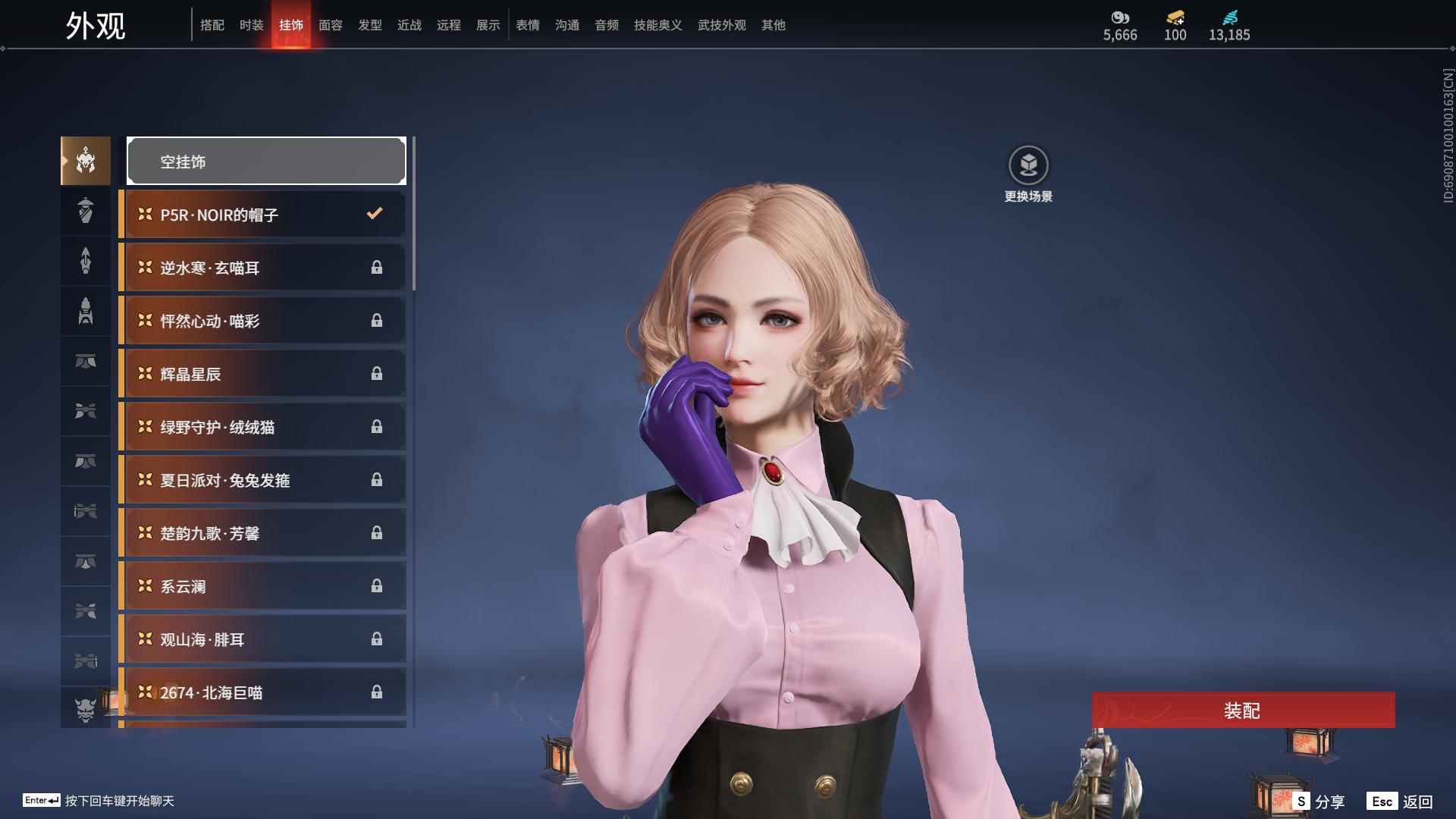
Task: Click the 装配 equip button
Action: click(x=1243, y=711)
